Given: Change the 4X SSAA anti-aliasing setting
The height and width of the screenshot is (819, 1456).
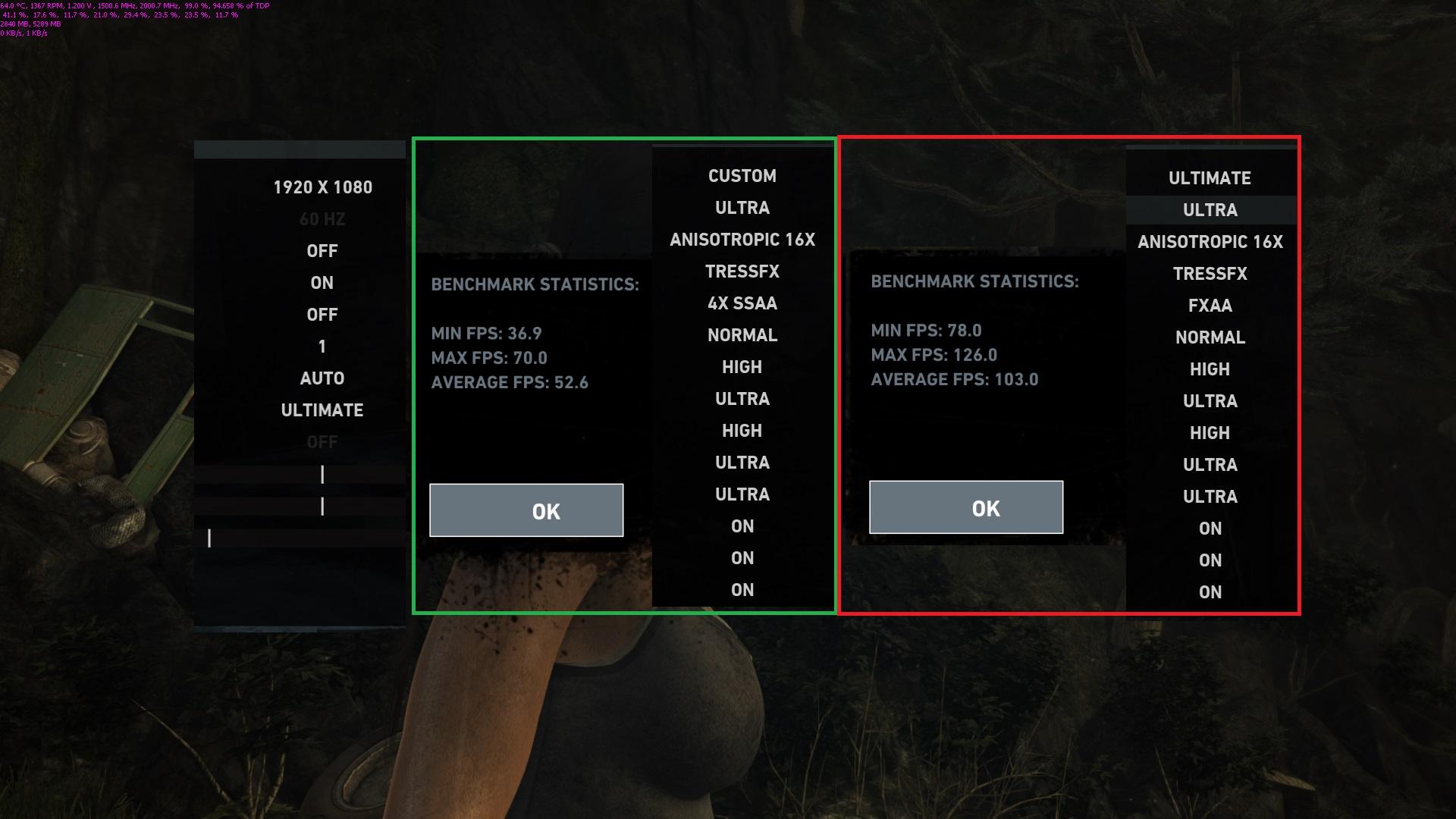Looking at the screenshot, I should click(742, 303).
